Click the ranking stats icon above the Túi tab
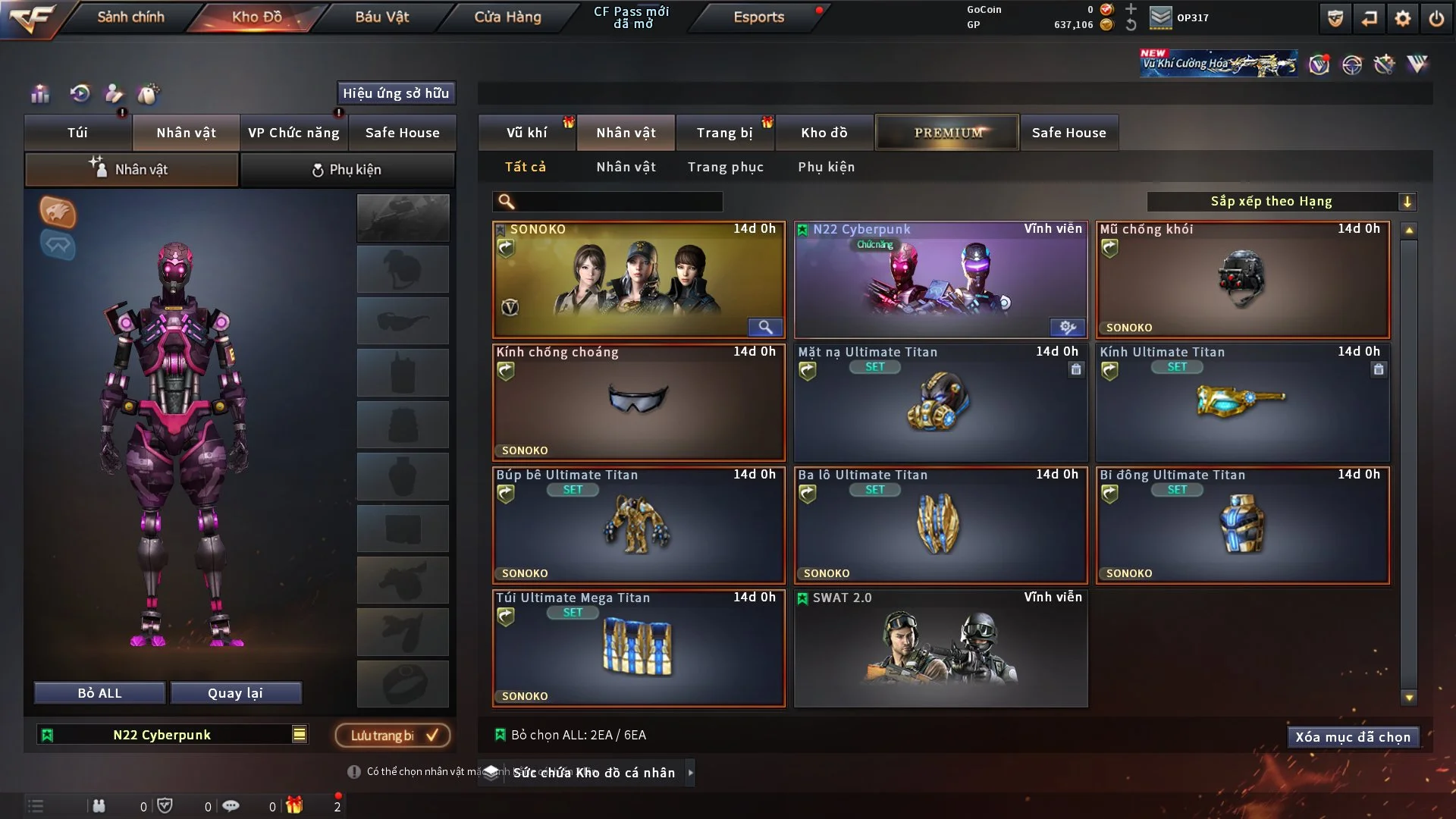 pos(39,93)
